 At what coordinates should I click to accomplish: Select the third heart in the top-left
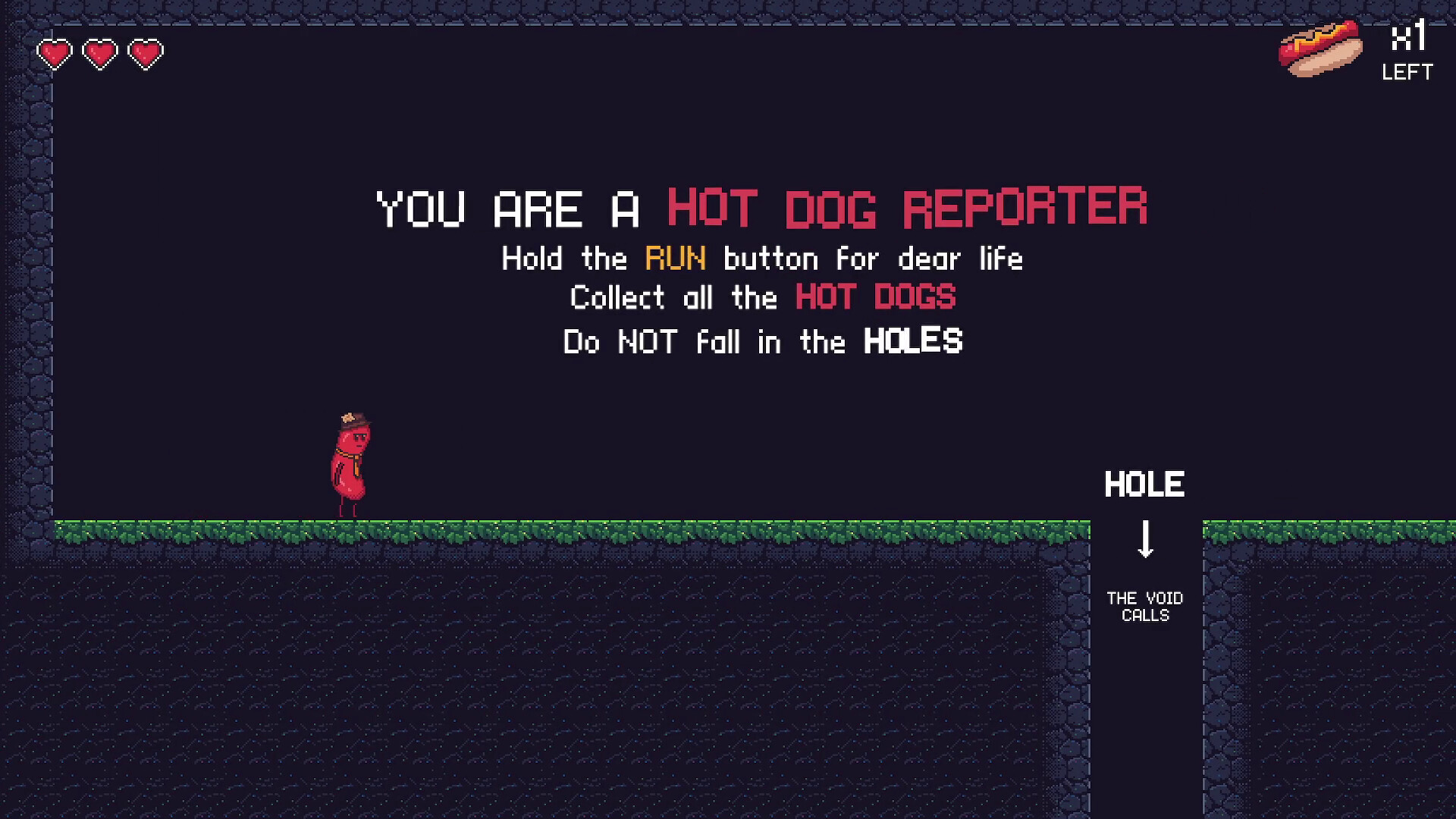click(146, 53)
